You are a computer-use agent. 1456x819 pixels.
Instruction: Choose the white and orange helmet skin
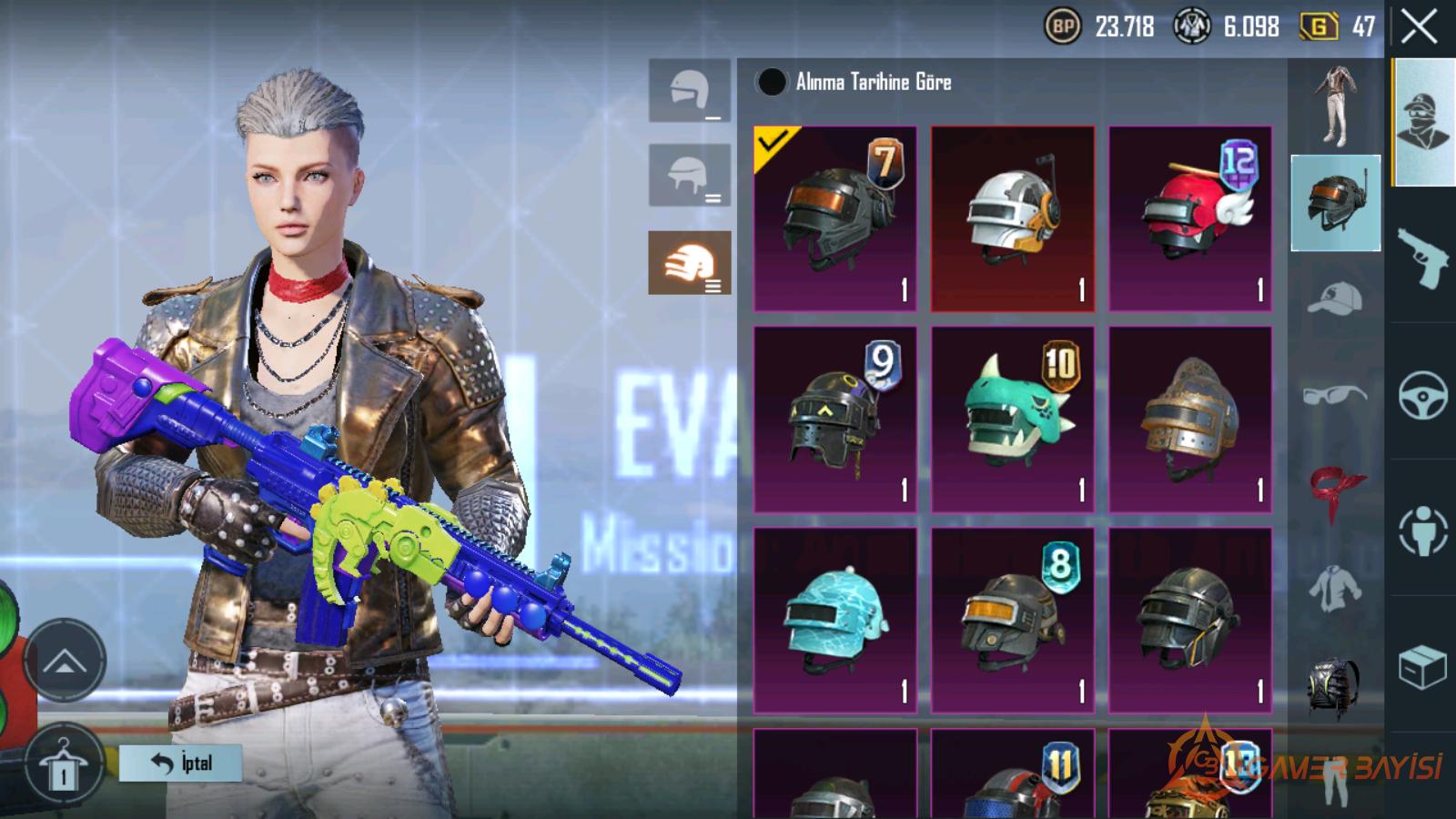tap(1012, 219)
